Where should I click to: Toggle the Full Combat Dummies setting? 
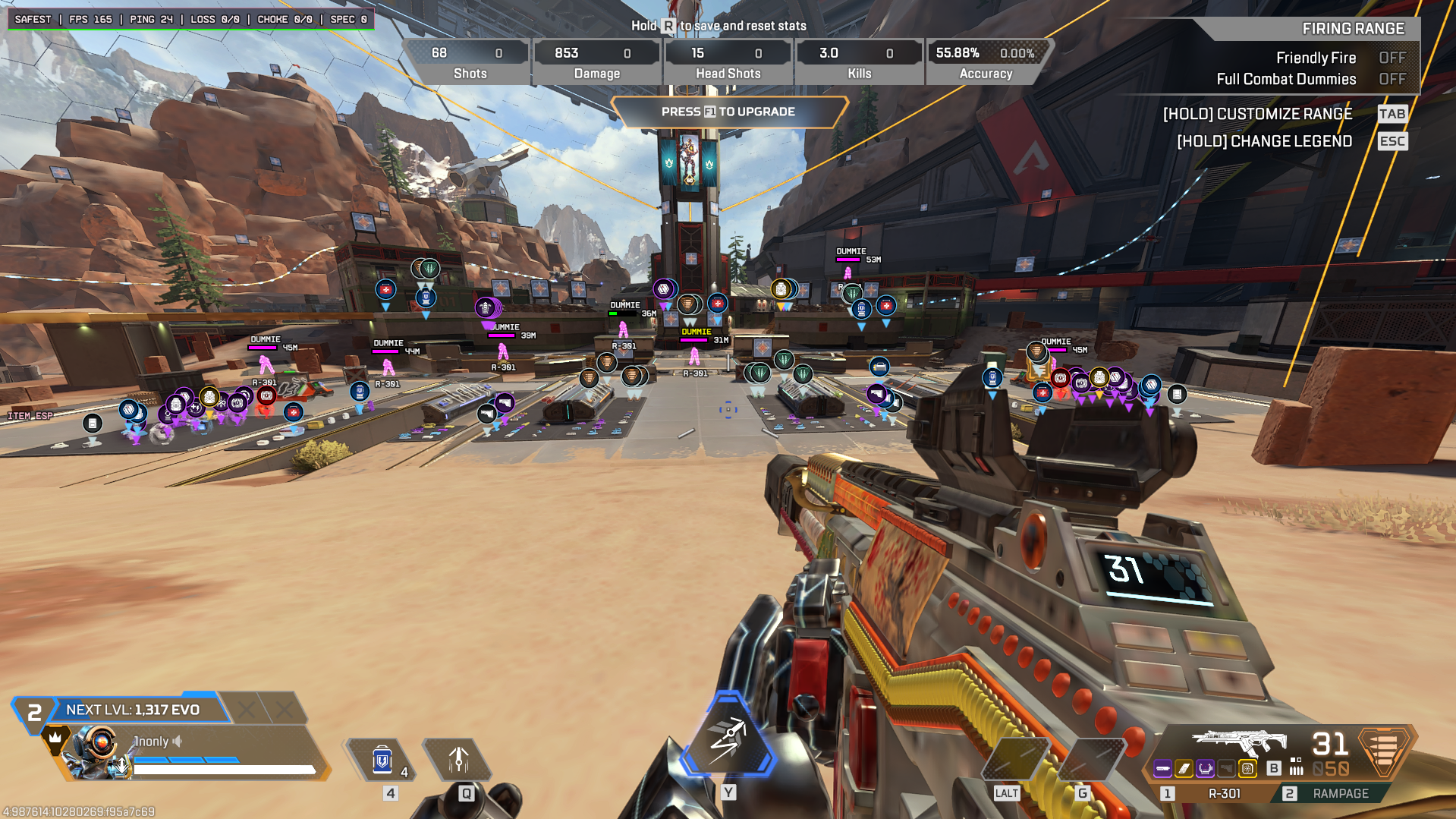point(1392,79)
